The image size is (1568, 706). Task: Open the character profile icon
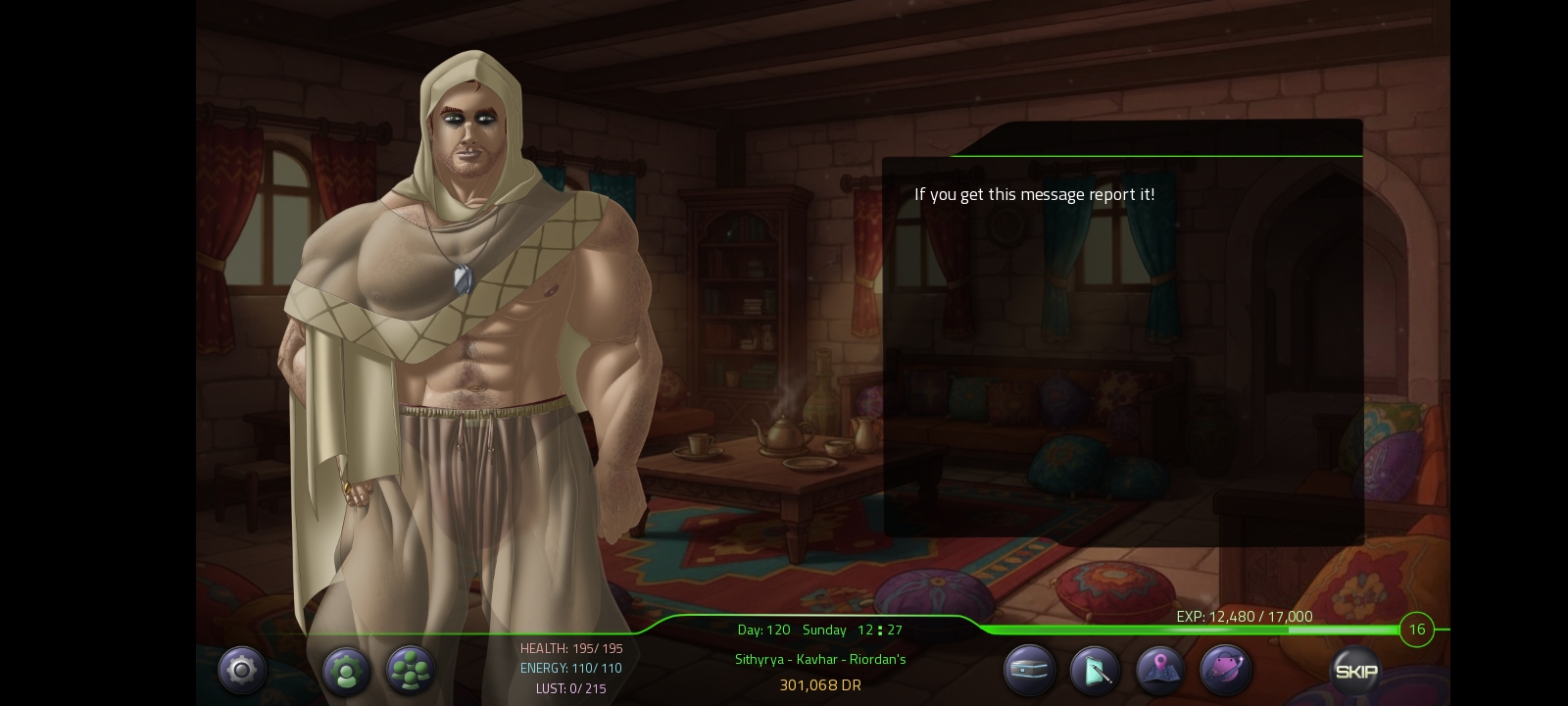[346, 672]
